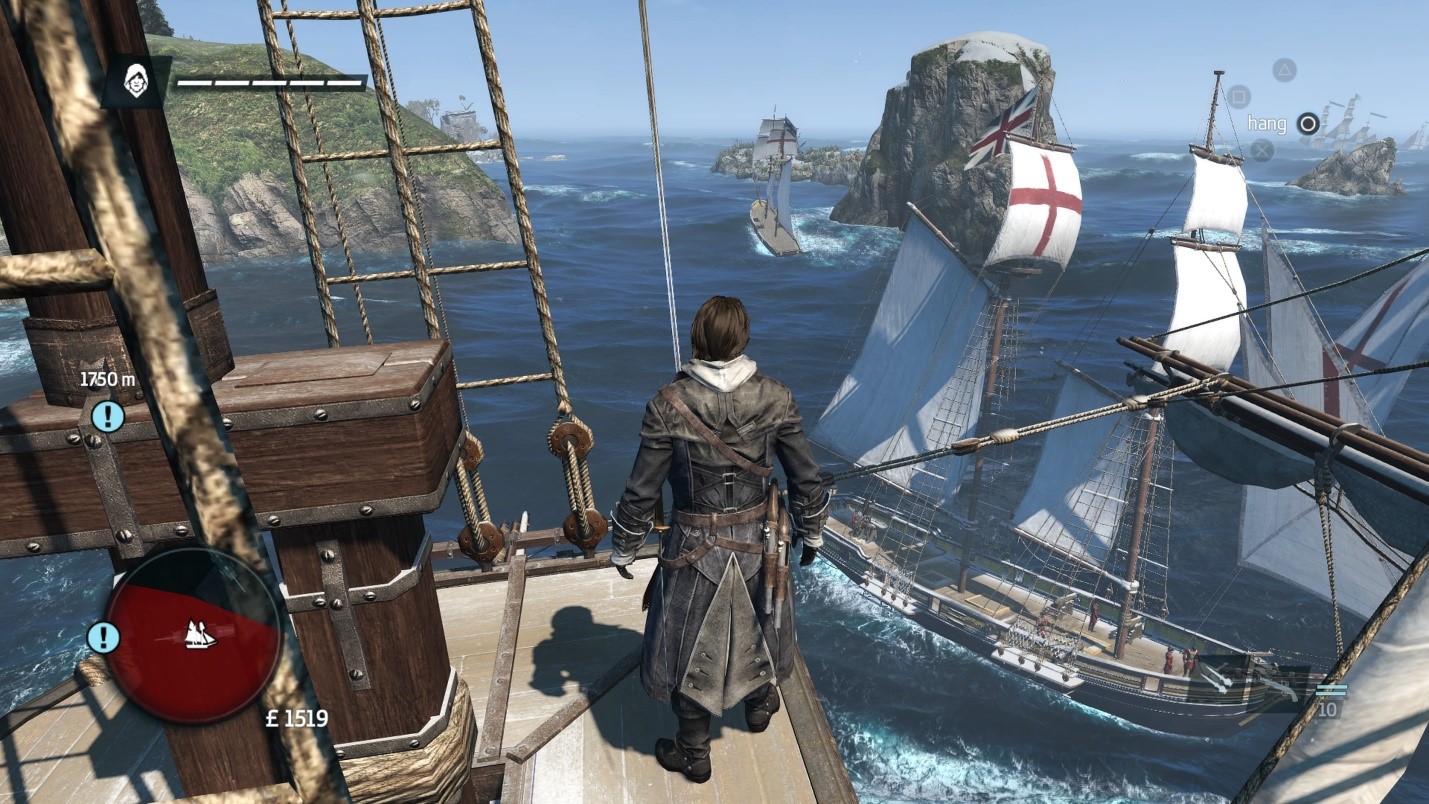Click the hooded assassin portrait icon
Viewport: 1429px width, 804px height.
click(136, 81)
